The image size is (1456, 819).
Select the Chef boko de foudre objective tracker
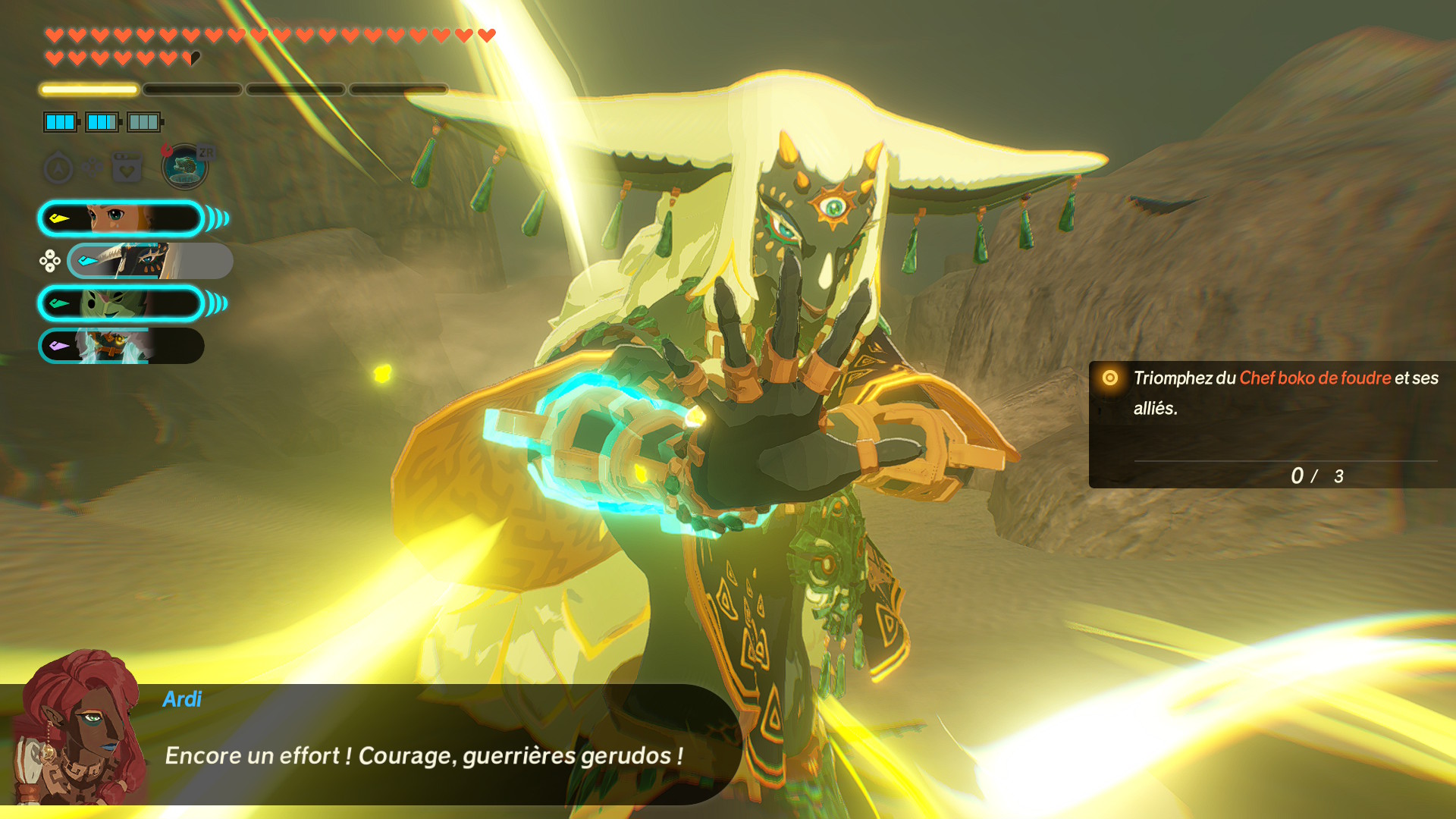(1272, 424)
